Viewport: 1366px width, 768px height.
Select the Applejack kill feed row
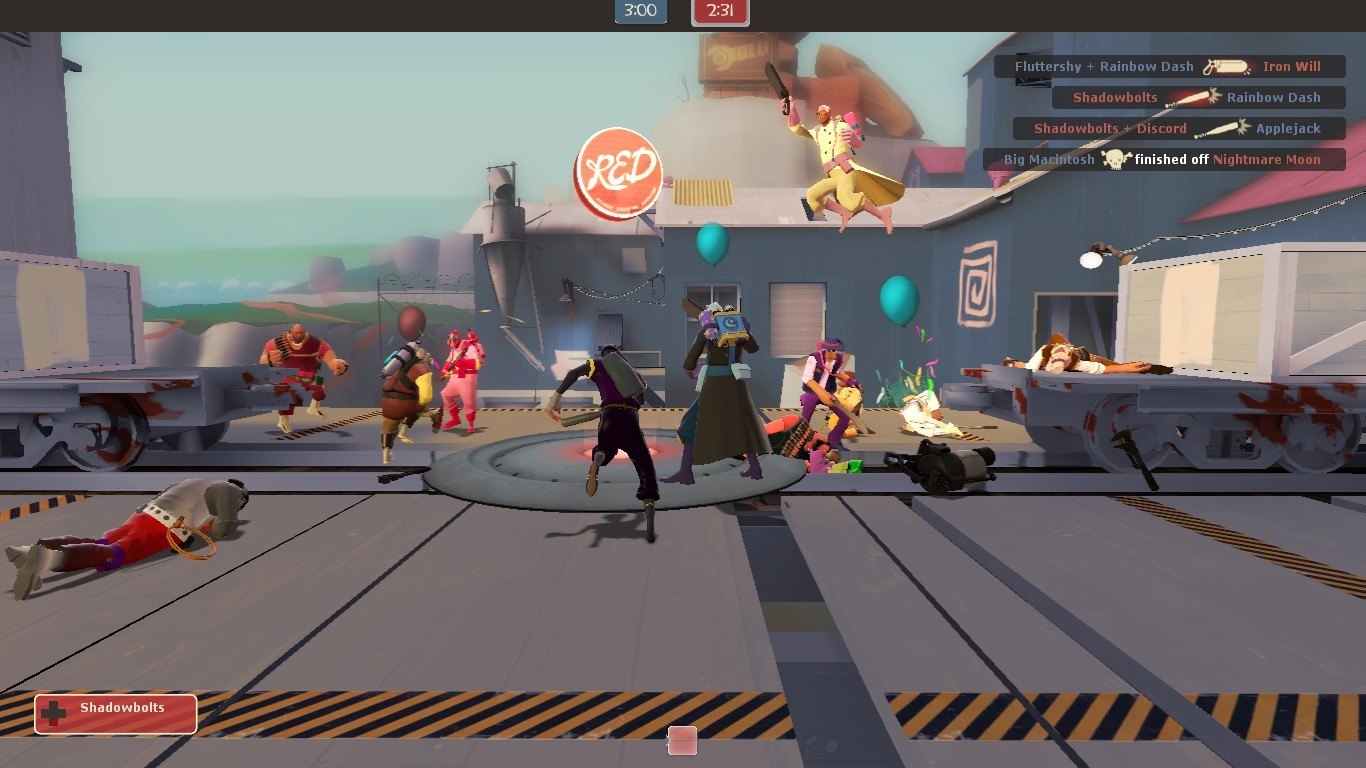pos(1178,129)
